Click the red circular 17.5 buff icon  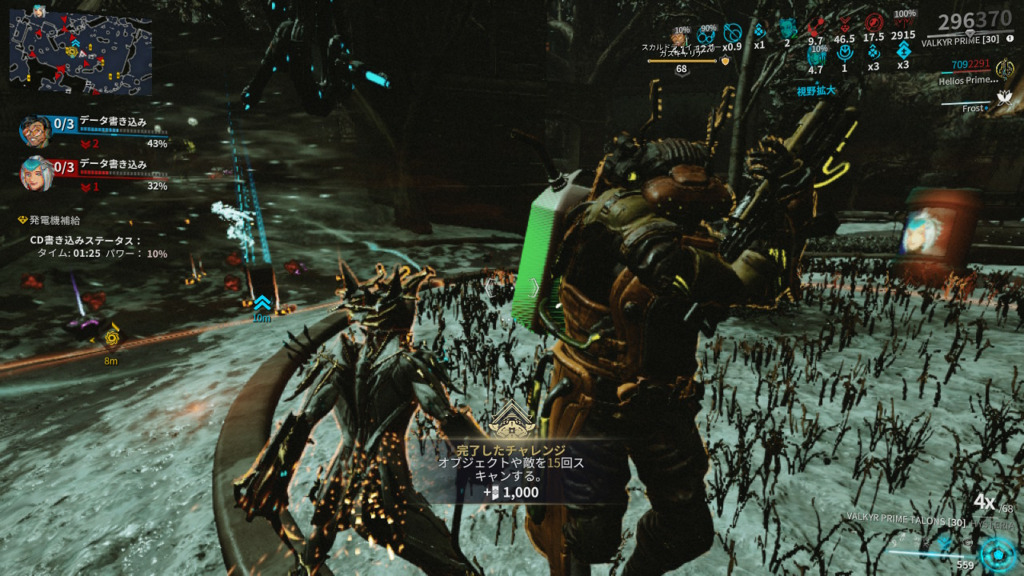(875, 22)
